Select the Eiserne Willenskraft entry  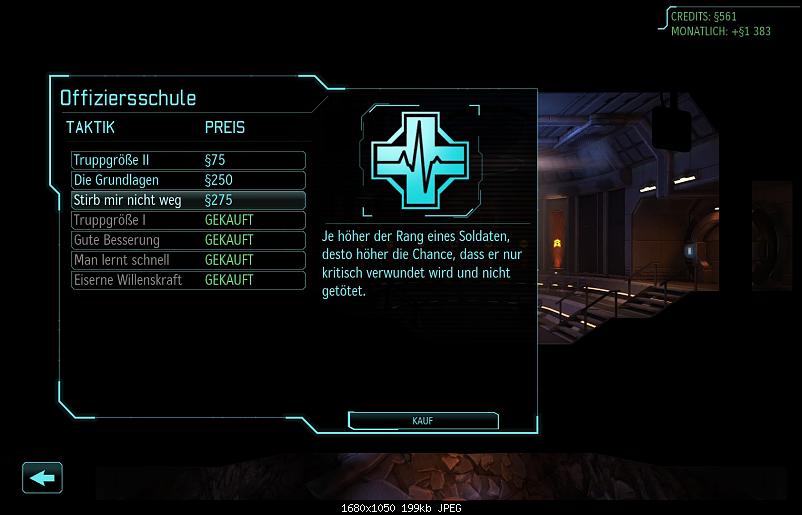[188, 280]
